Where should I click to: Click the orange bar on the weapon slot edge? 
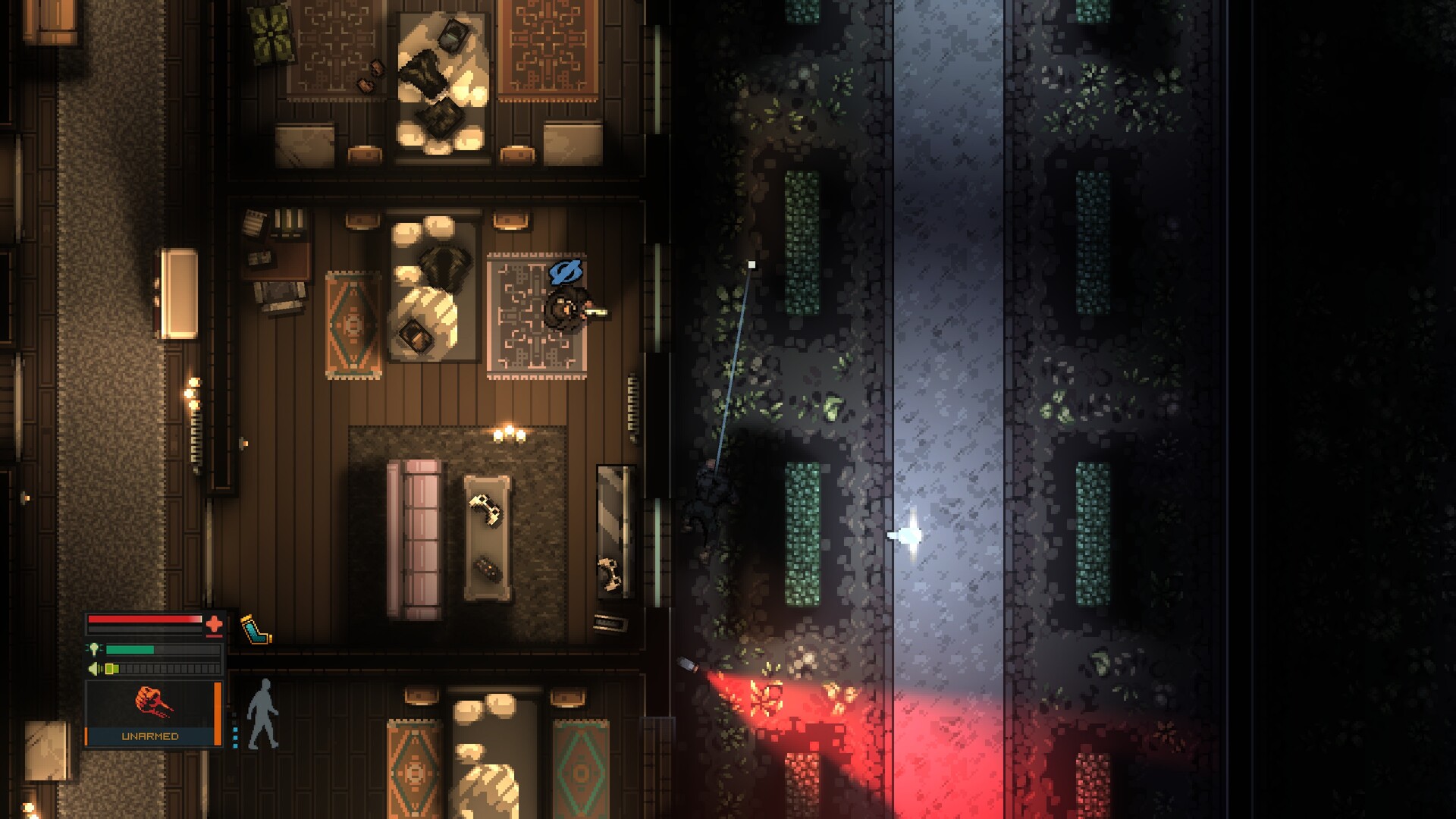point(218,713)
